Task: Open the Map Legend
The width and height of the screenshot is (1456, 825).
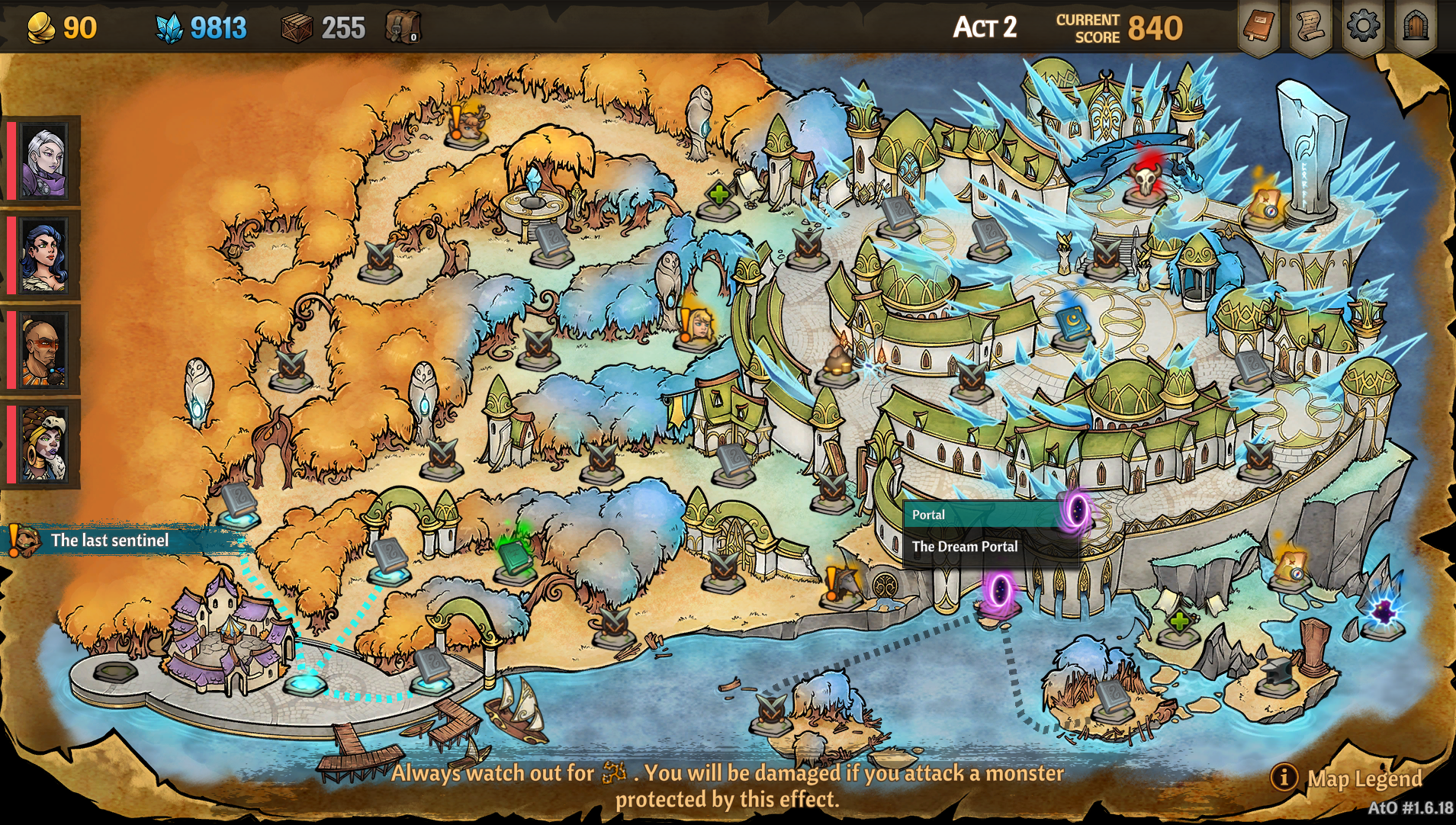Action: (x=1362, y=779)
